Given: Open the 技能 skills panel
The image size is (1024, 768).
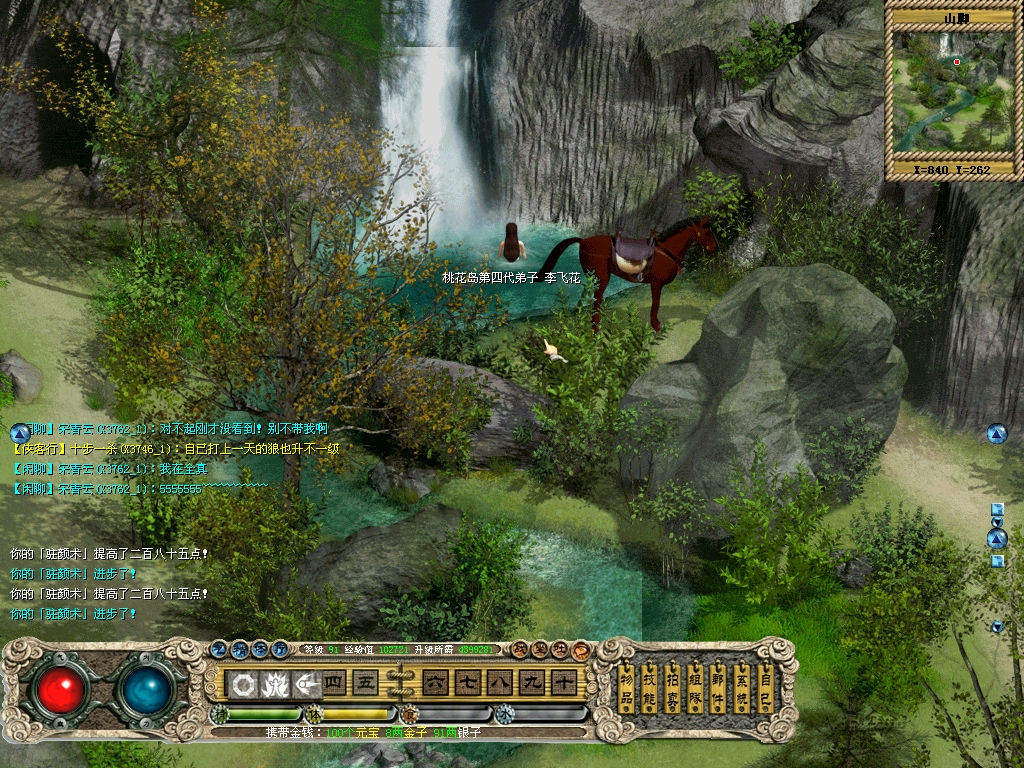Looking at the screenshot, I should coord(649,690).
